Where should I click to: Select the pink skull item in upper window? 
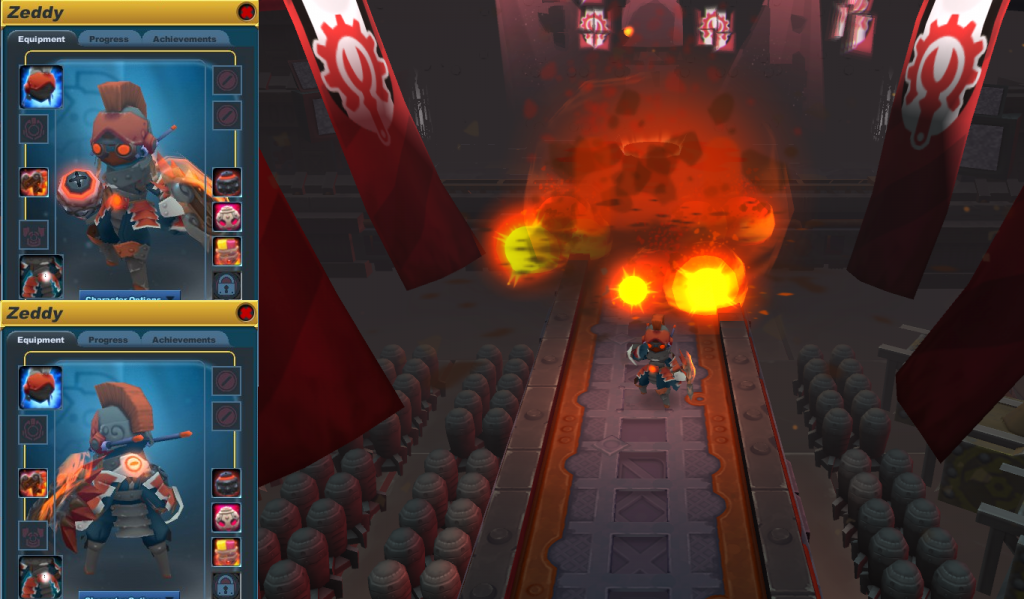[227, 216]
